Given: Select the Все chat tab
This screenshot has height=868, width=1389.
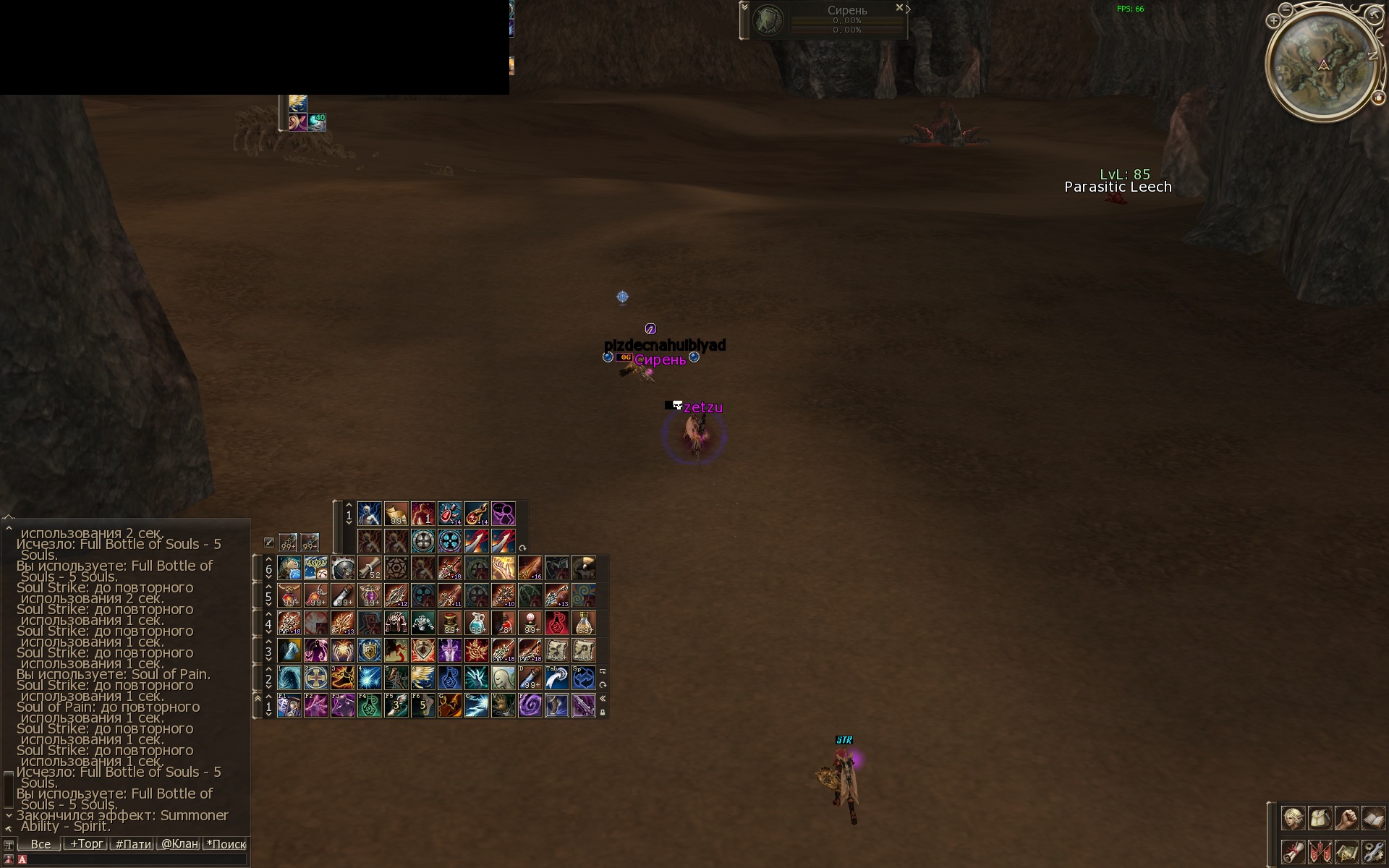Looking at the screenshot, I should click(x=41, y=843).
